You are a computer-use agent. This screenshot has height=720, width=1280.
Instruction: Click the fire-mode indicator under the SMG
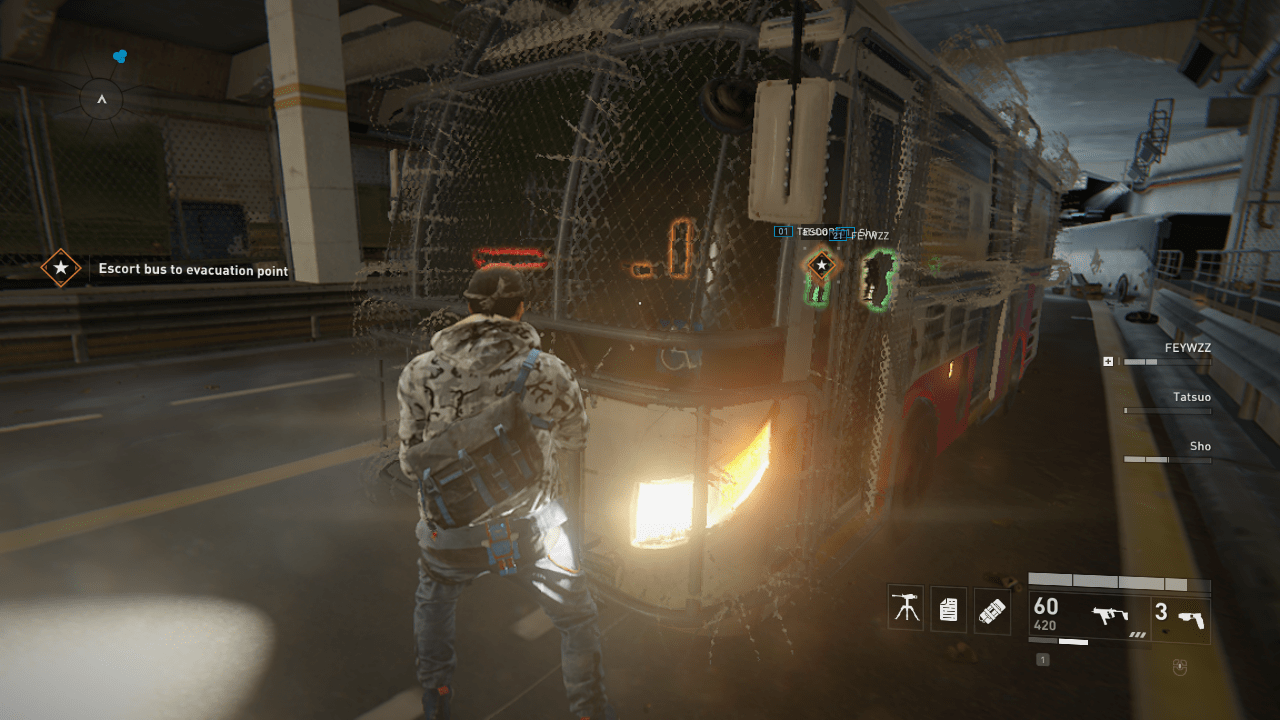tap(1138, 634)
